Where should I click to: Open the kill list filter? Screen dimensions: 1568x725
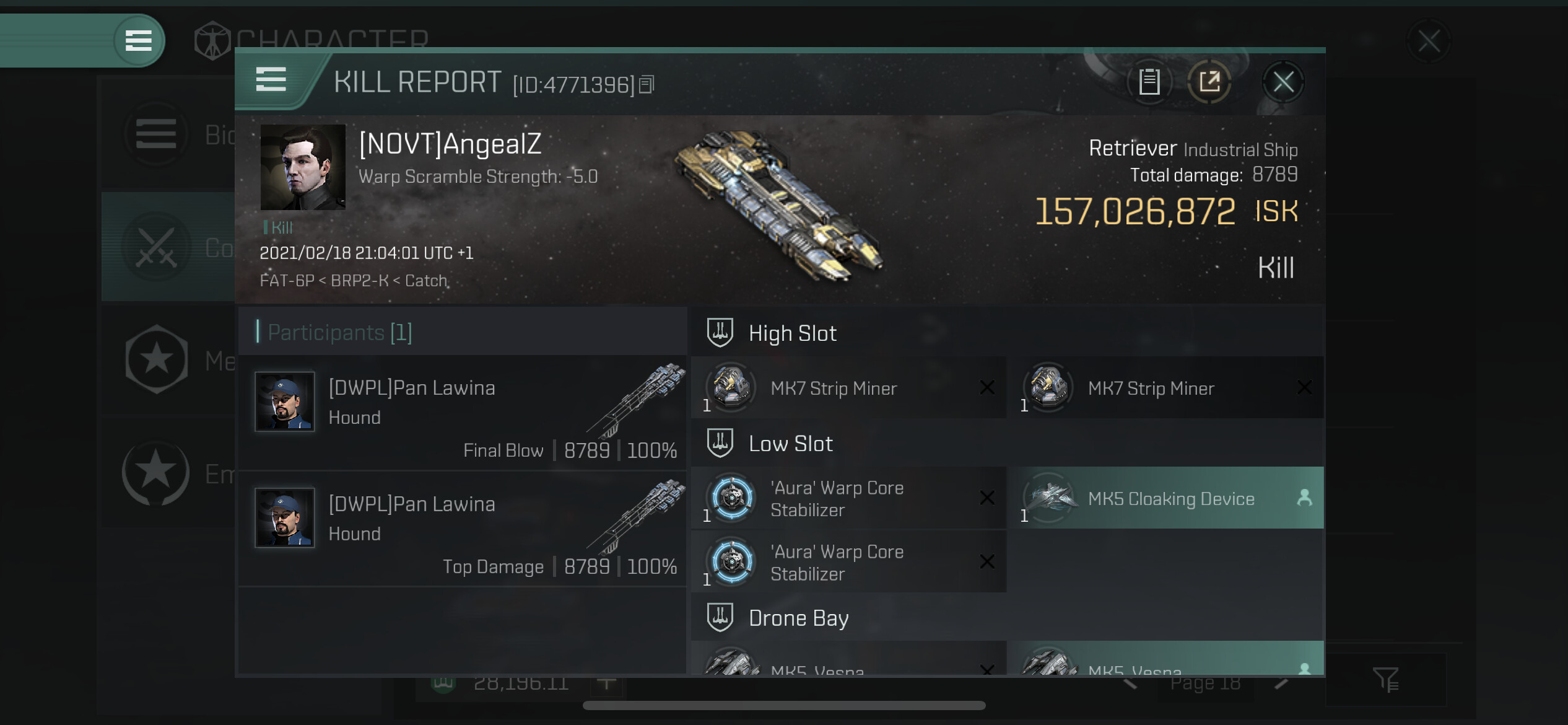coord(1385,679)
